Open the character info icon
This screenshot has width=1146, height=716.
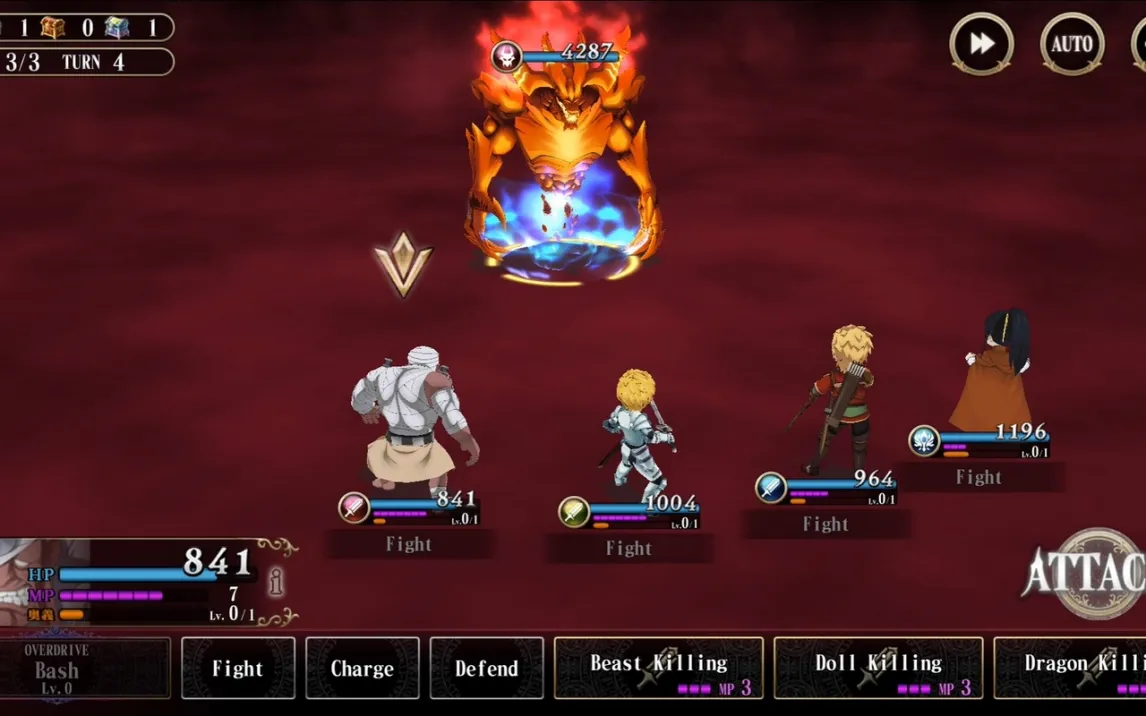pyautogui.click(x=276, y=582)
